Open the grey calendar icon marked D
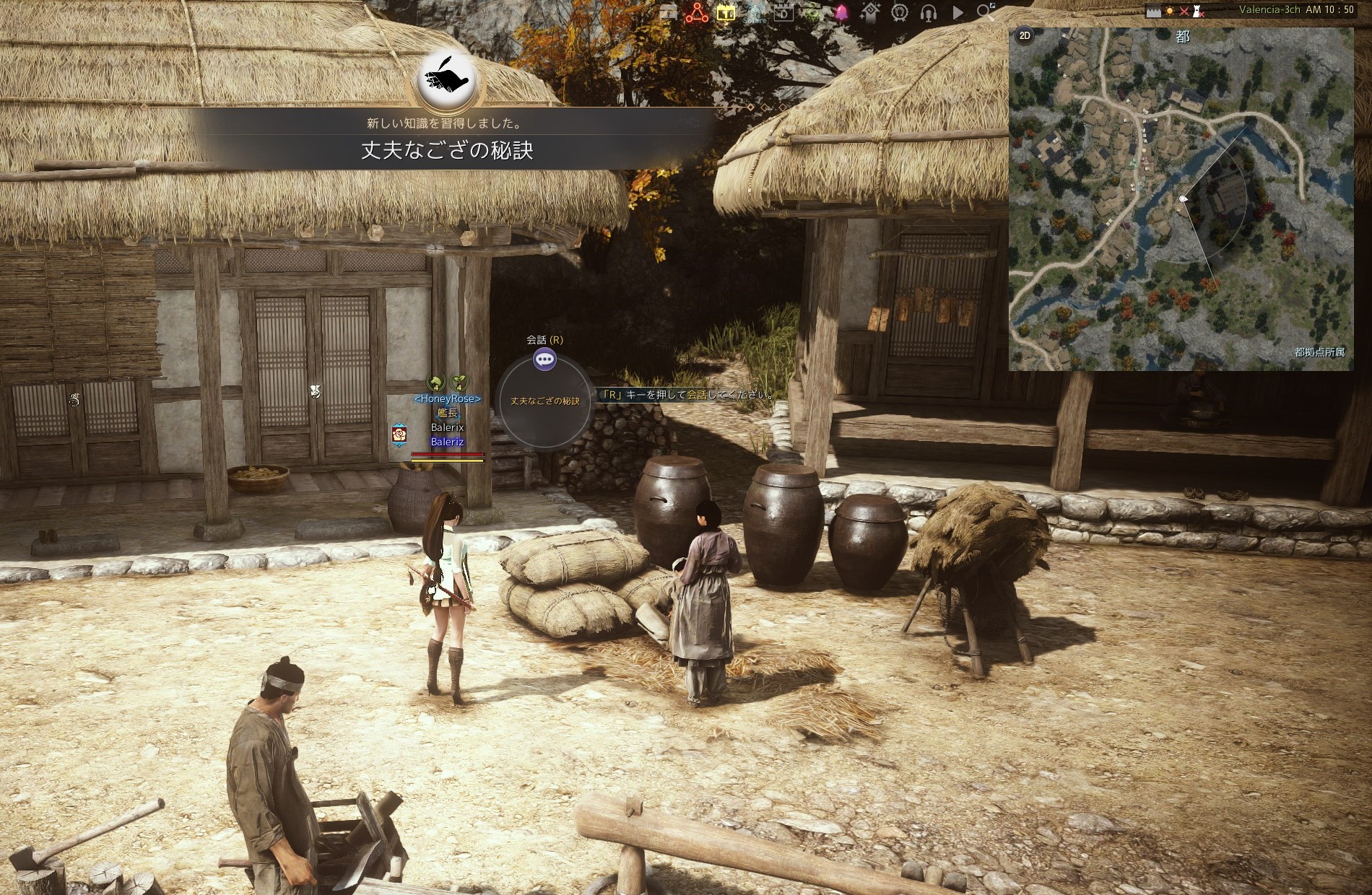 point(783,12)
